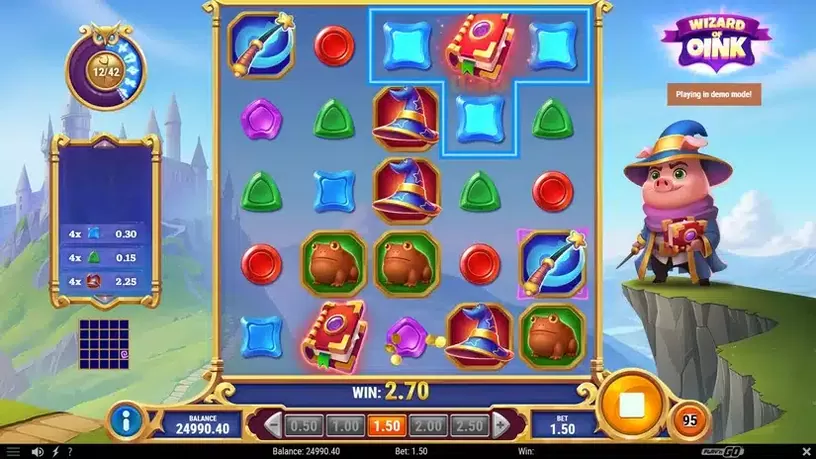
Task: Choose the 1.00 bet amount
Action: point(343,425)
